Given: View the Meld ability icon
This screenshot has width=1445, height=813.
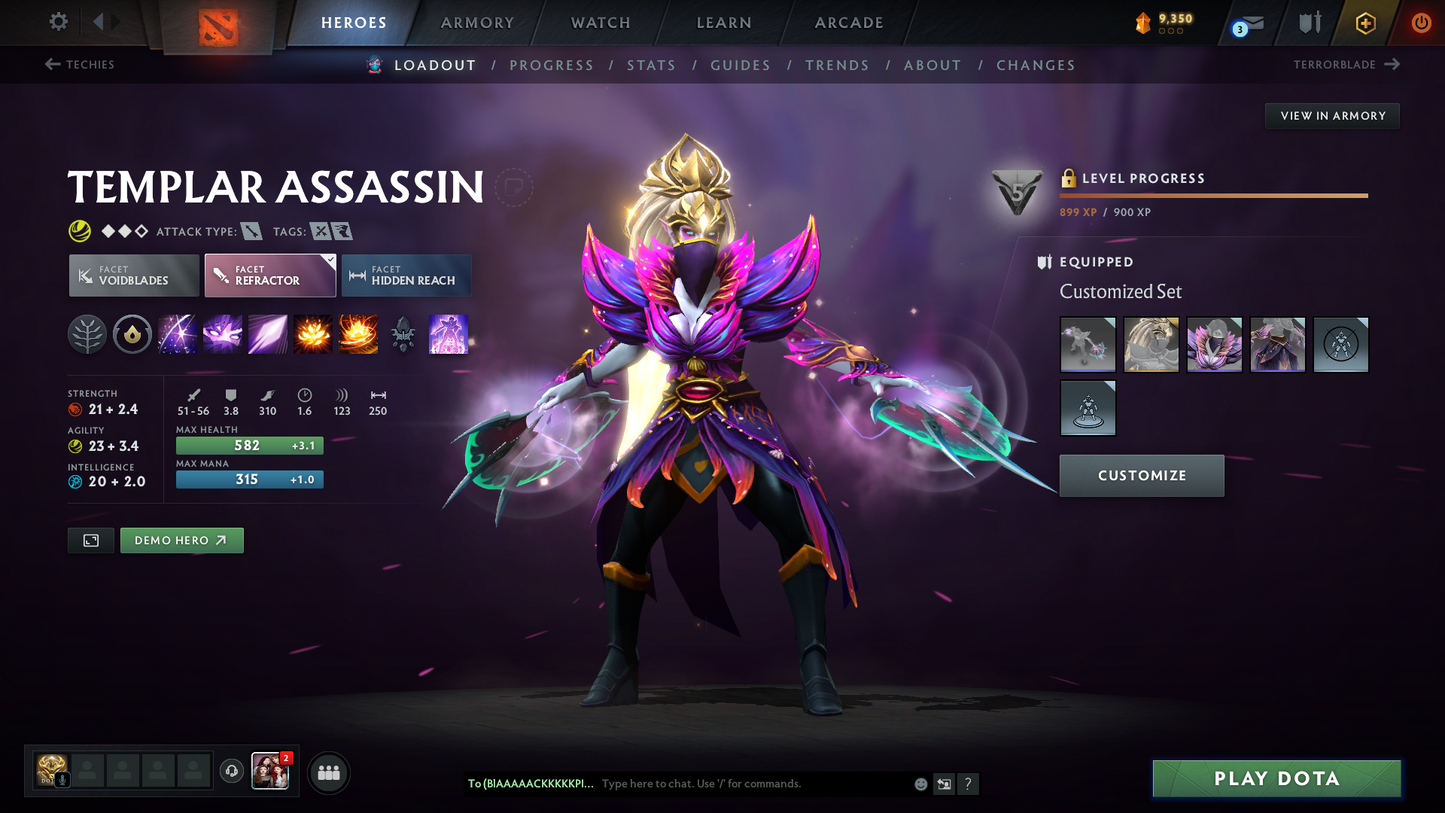Looking at the screenshot, I should pyautogui.click(x=222, y=333).
